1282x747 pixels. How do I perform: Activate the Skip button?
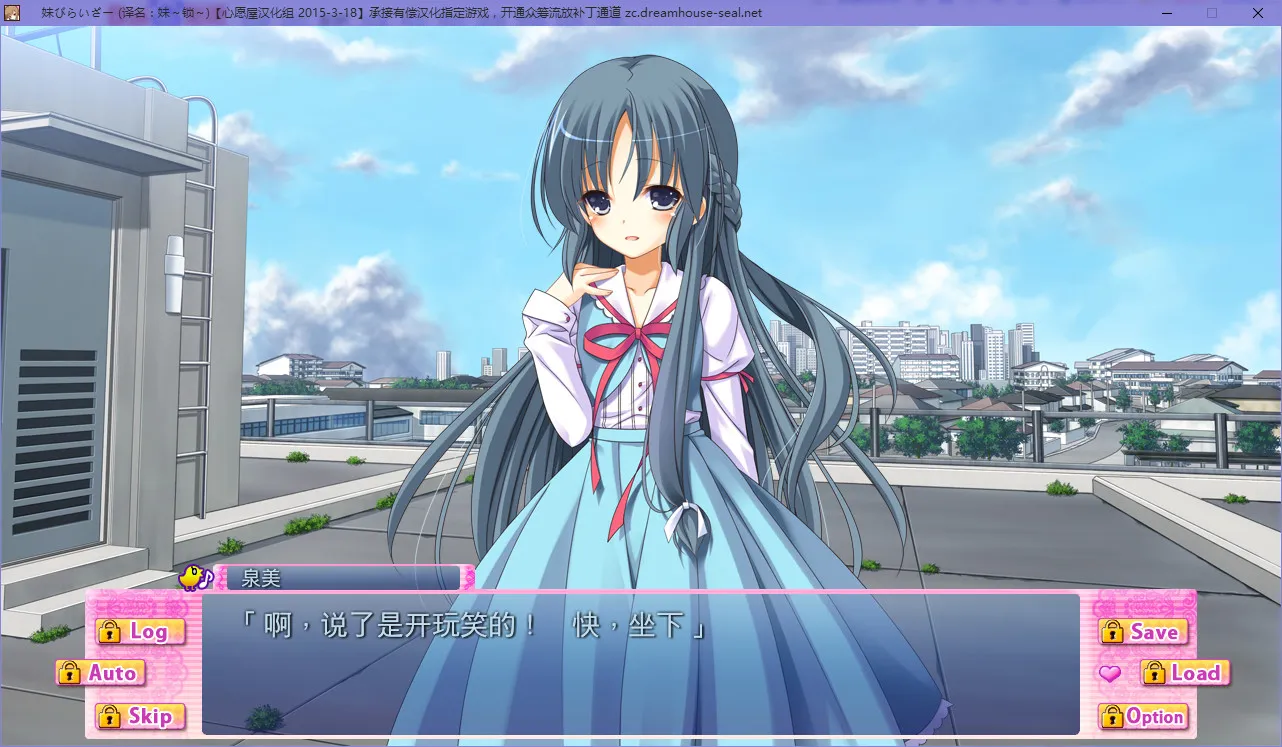coord(141,716)
